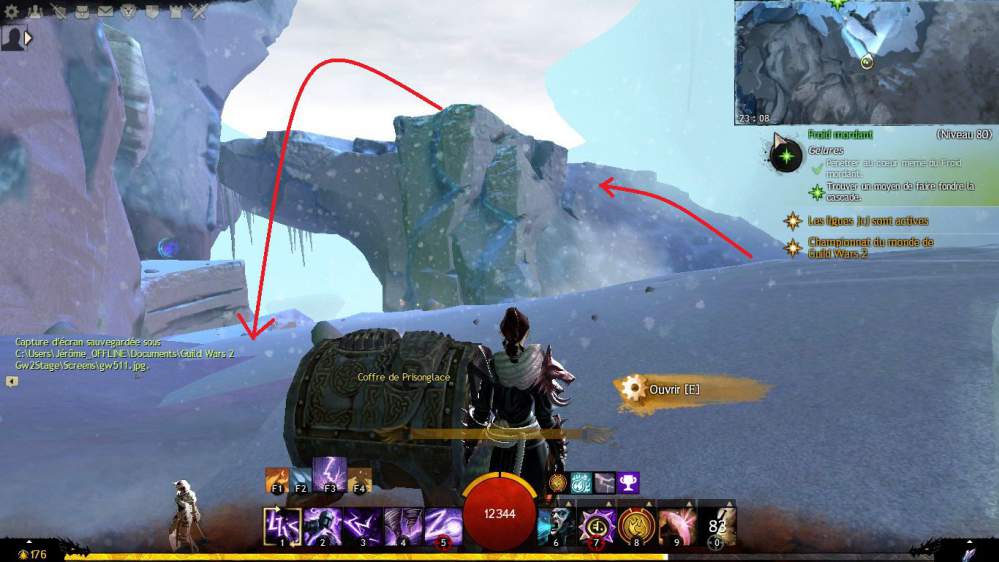Use weapon skill 5 purple Z-shaped lightning

click(x=443, y=525)
